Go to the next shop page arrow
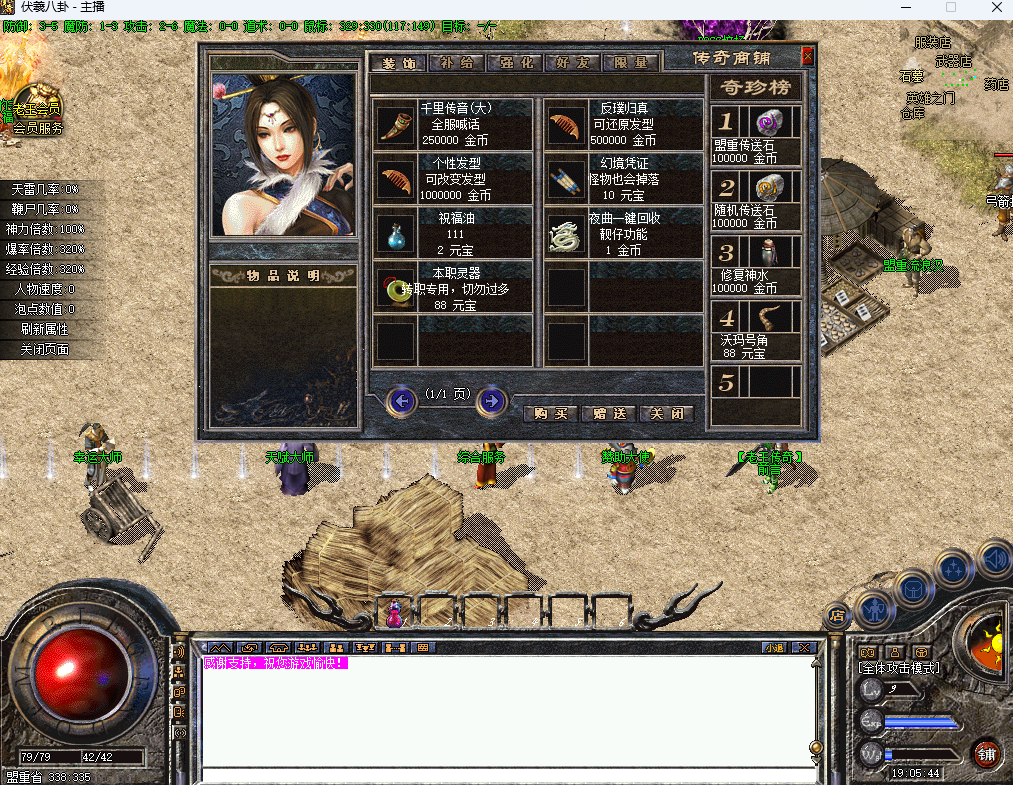Image resolution: width=1013 pixels, height=785 pixels. click(491, 401)
